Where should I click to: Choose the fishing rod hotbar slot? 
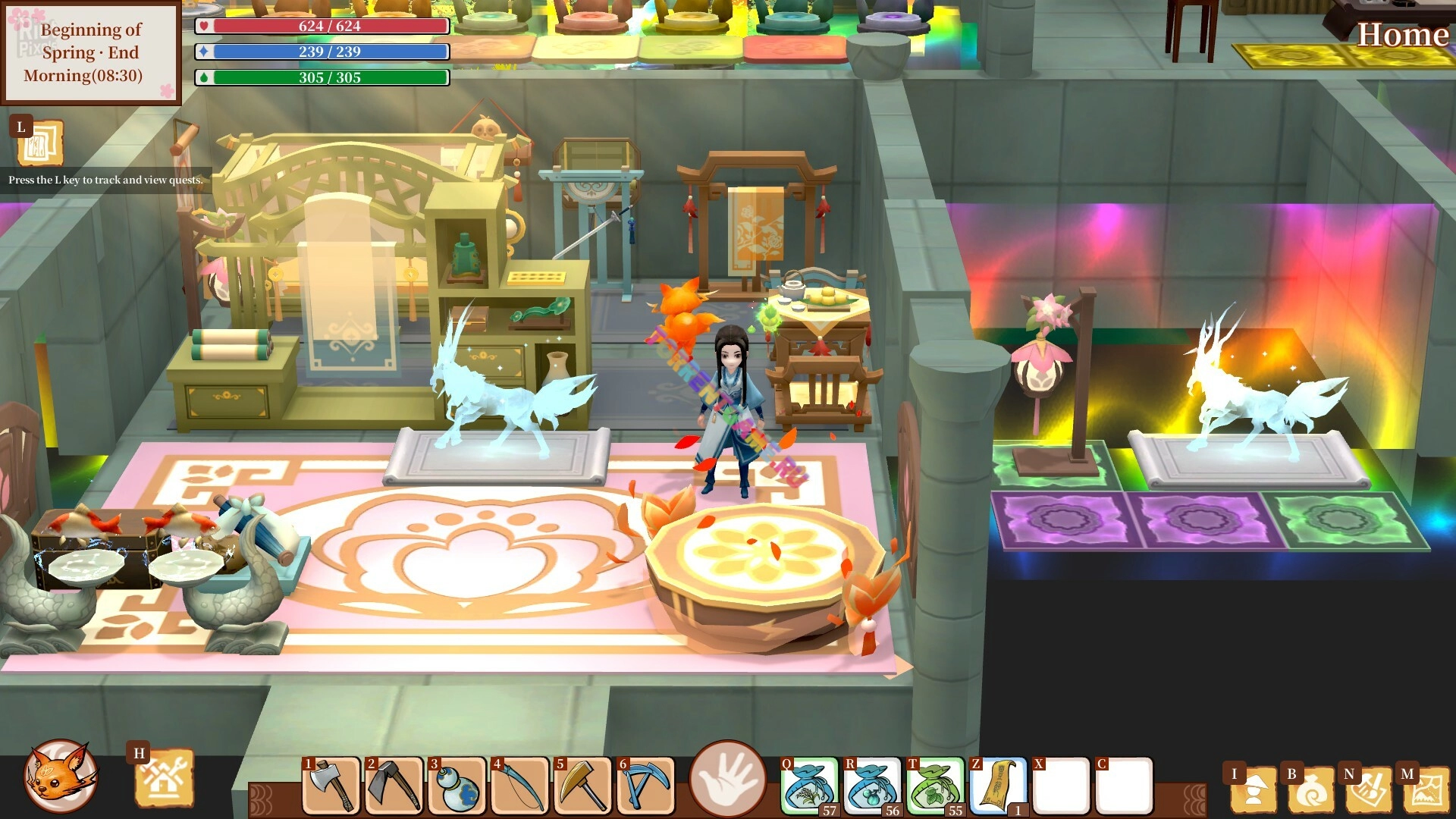click(520, 786)
